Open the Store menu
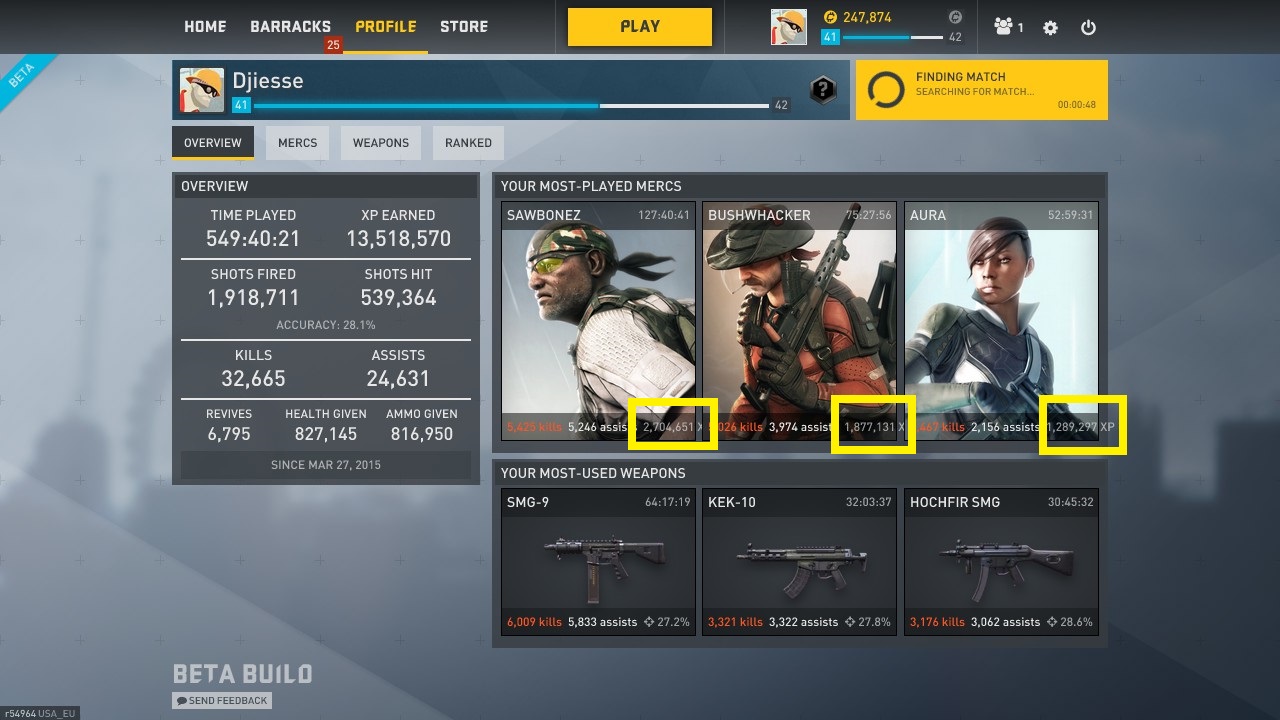Viewport: 1280px width, 720px height. (x=464, y=27)
